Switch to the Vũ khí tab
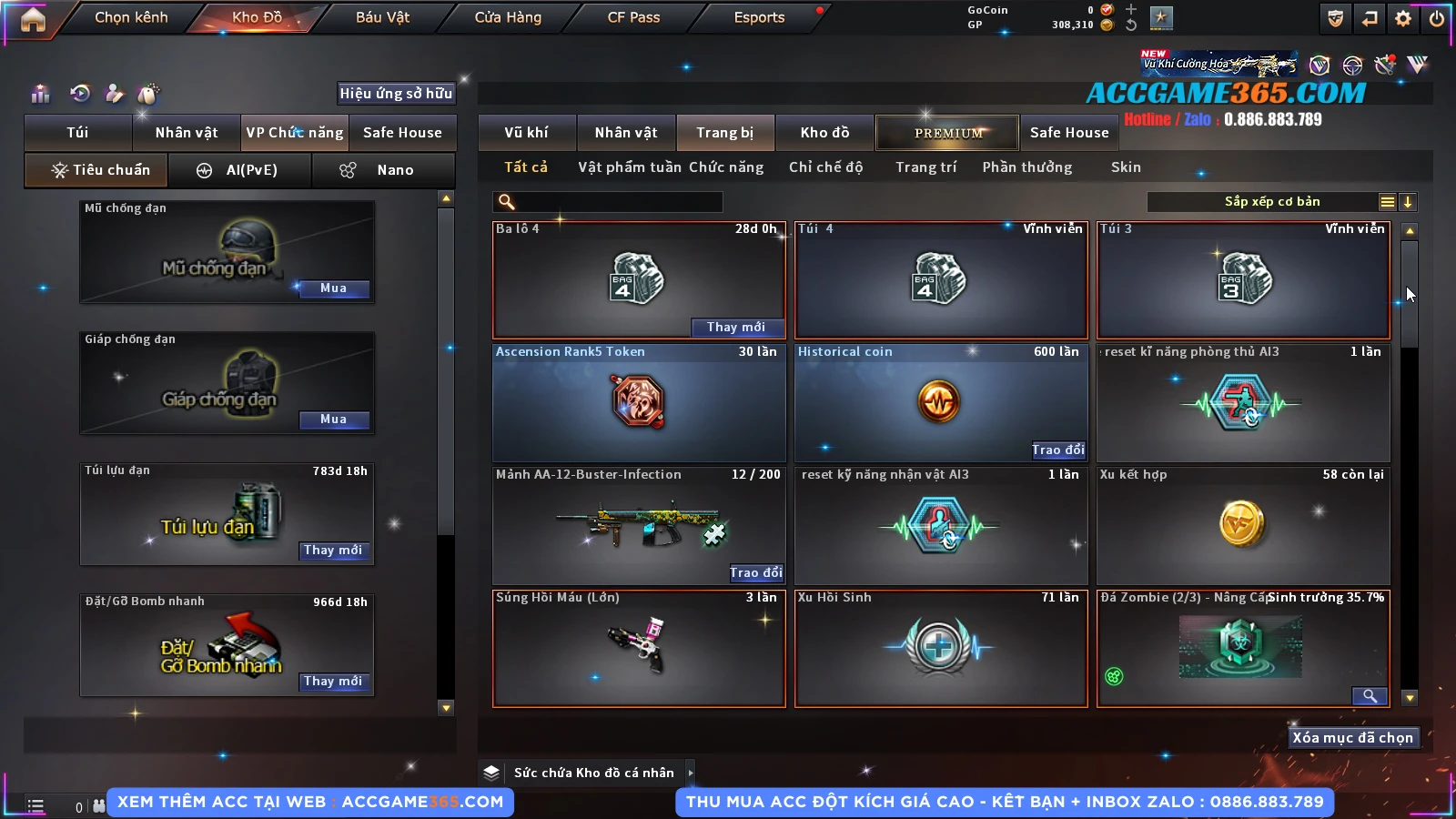The image size is (1456, 819). tap(526, 133)
